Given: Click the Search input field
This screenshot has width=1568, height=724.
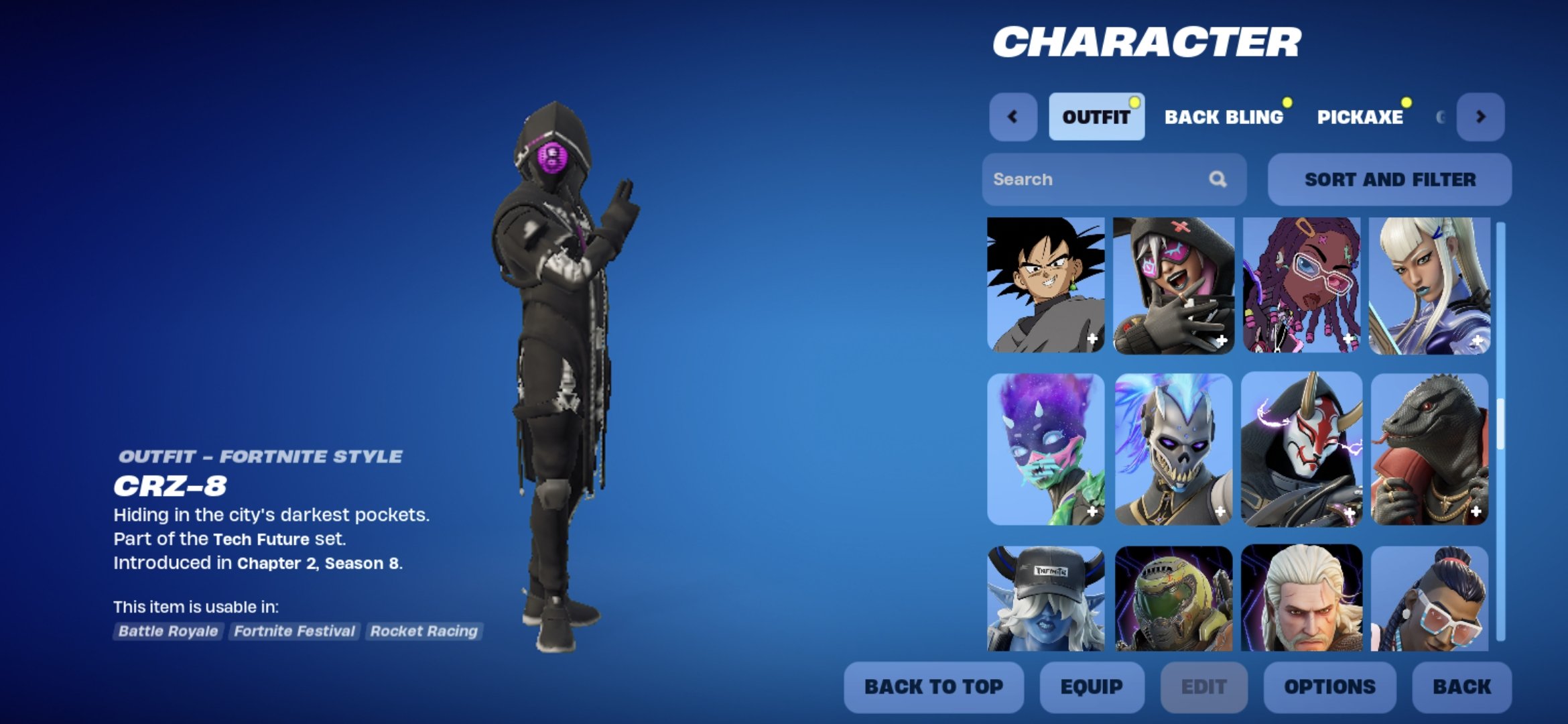Looking at the screenshot, I should click(1086, 179).
